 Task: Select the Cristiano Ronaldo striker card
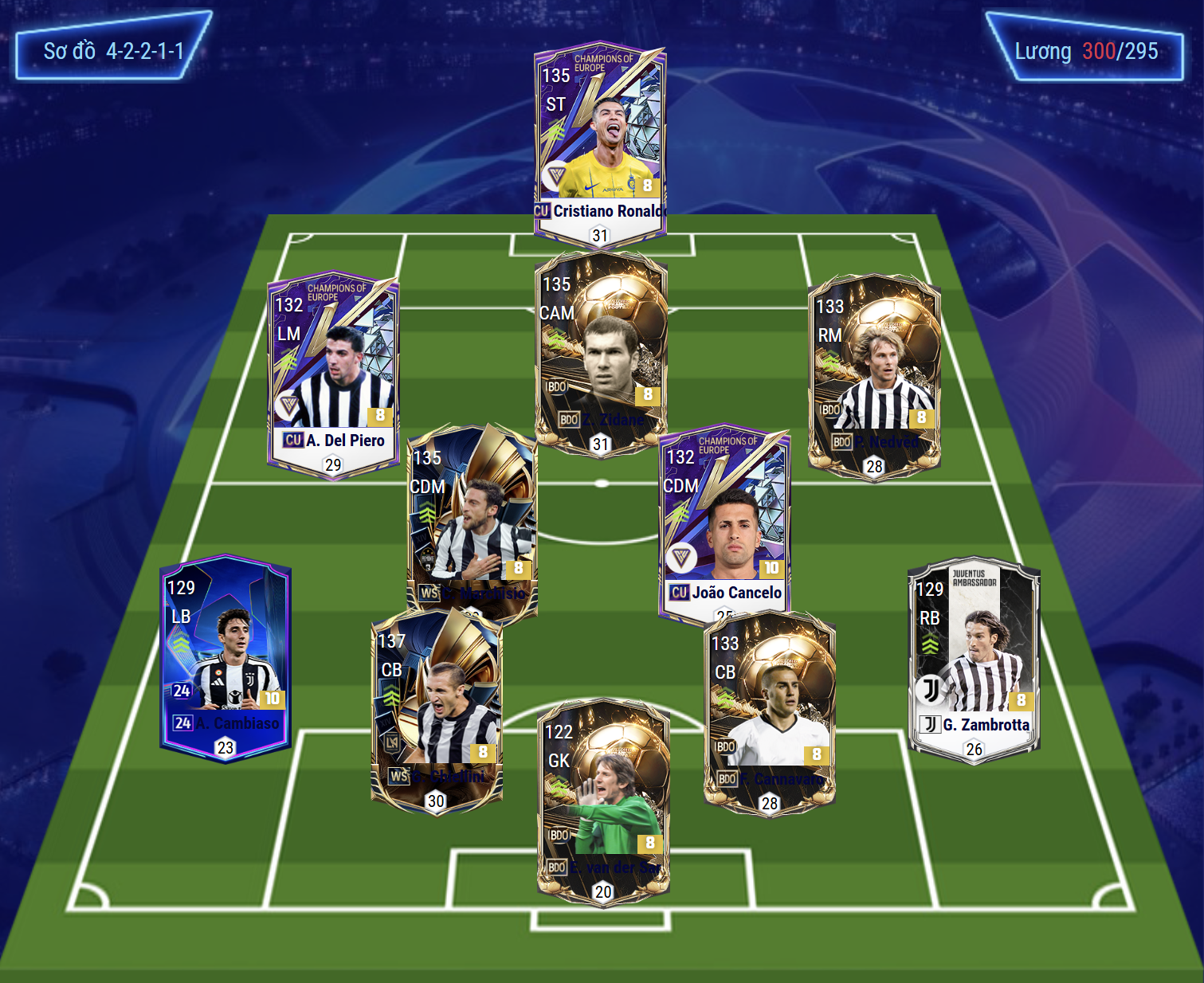[600, 143]
